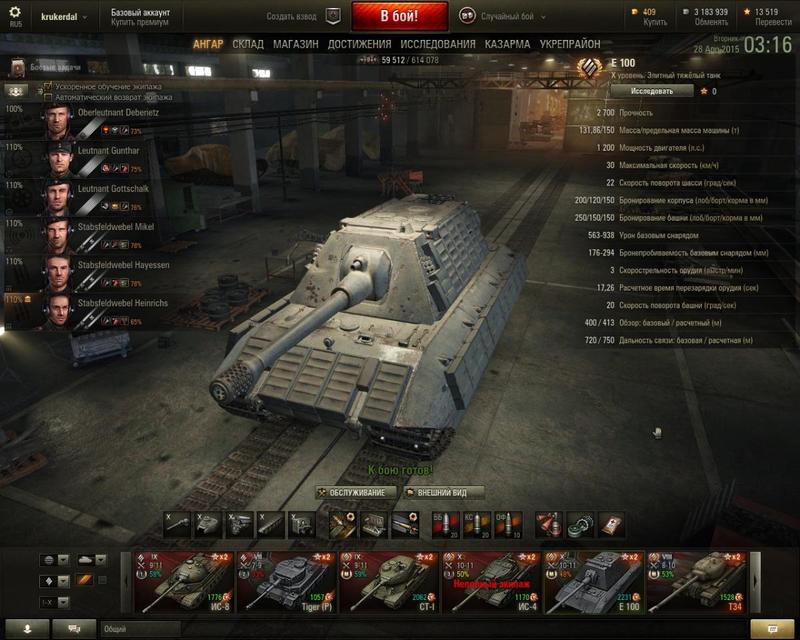The height and width of the screenshot is (640, 800).
Task: Select the УКРЕПРАЙОН tab
Action: [x=570, y=45]
